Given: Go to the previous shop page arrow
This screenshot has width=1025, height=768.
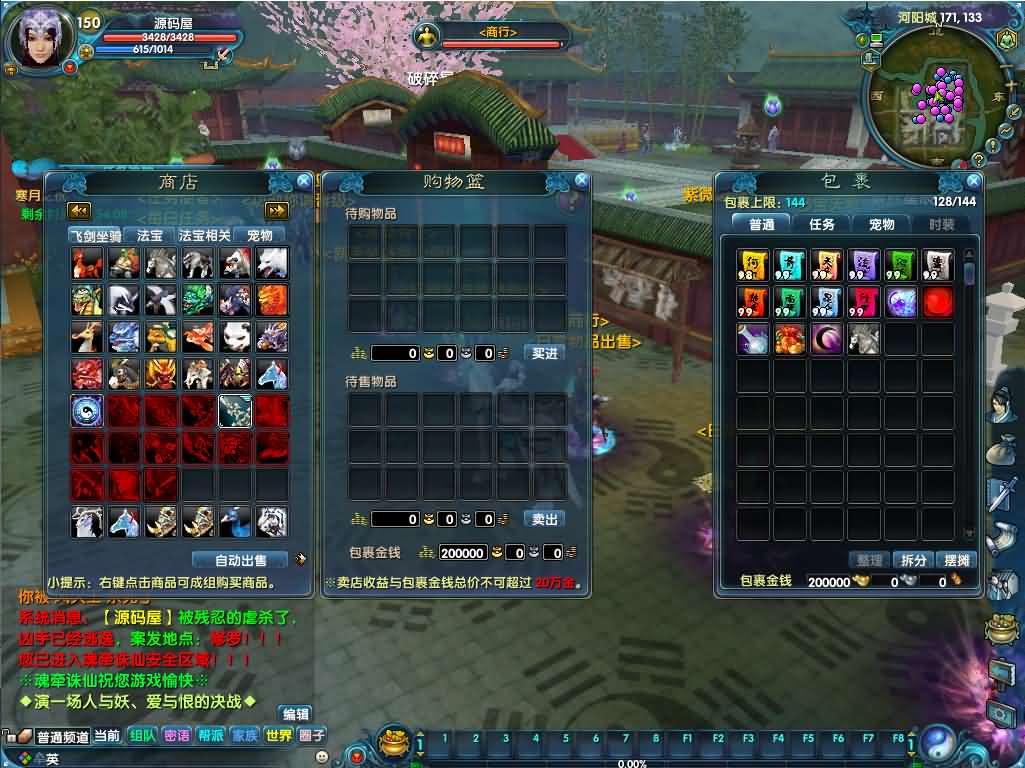Looking at the screenshot, I should [79, 210].
